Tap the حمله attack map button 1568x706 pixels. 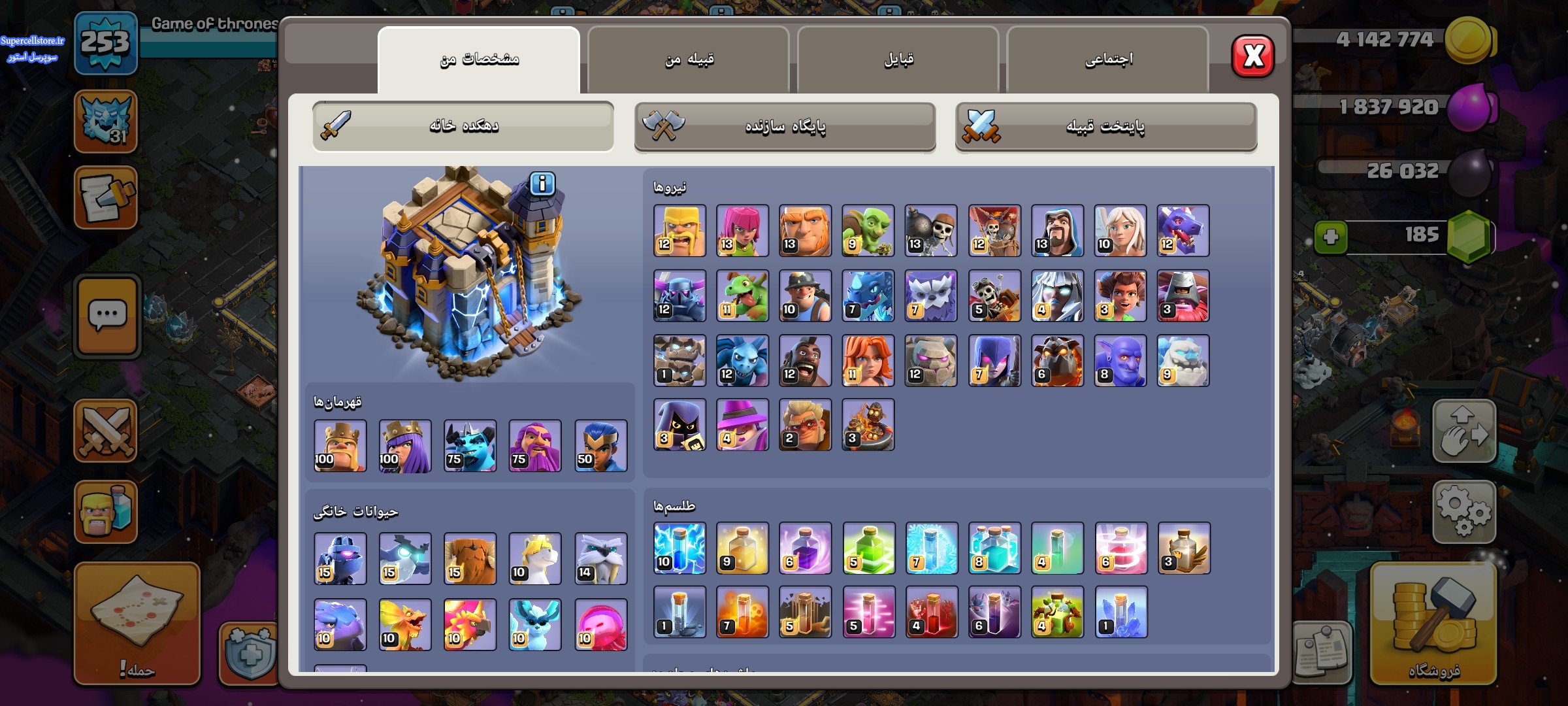click(137, 623)
